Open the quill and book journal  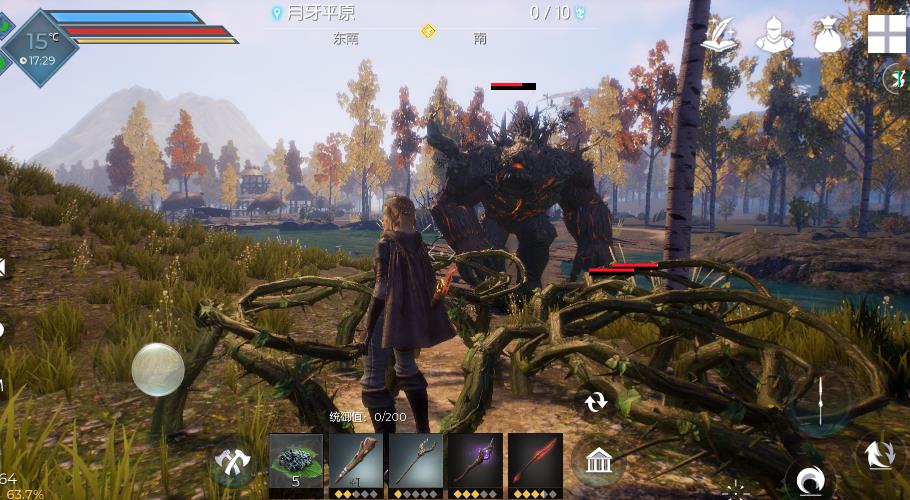(x=720, y=35)
